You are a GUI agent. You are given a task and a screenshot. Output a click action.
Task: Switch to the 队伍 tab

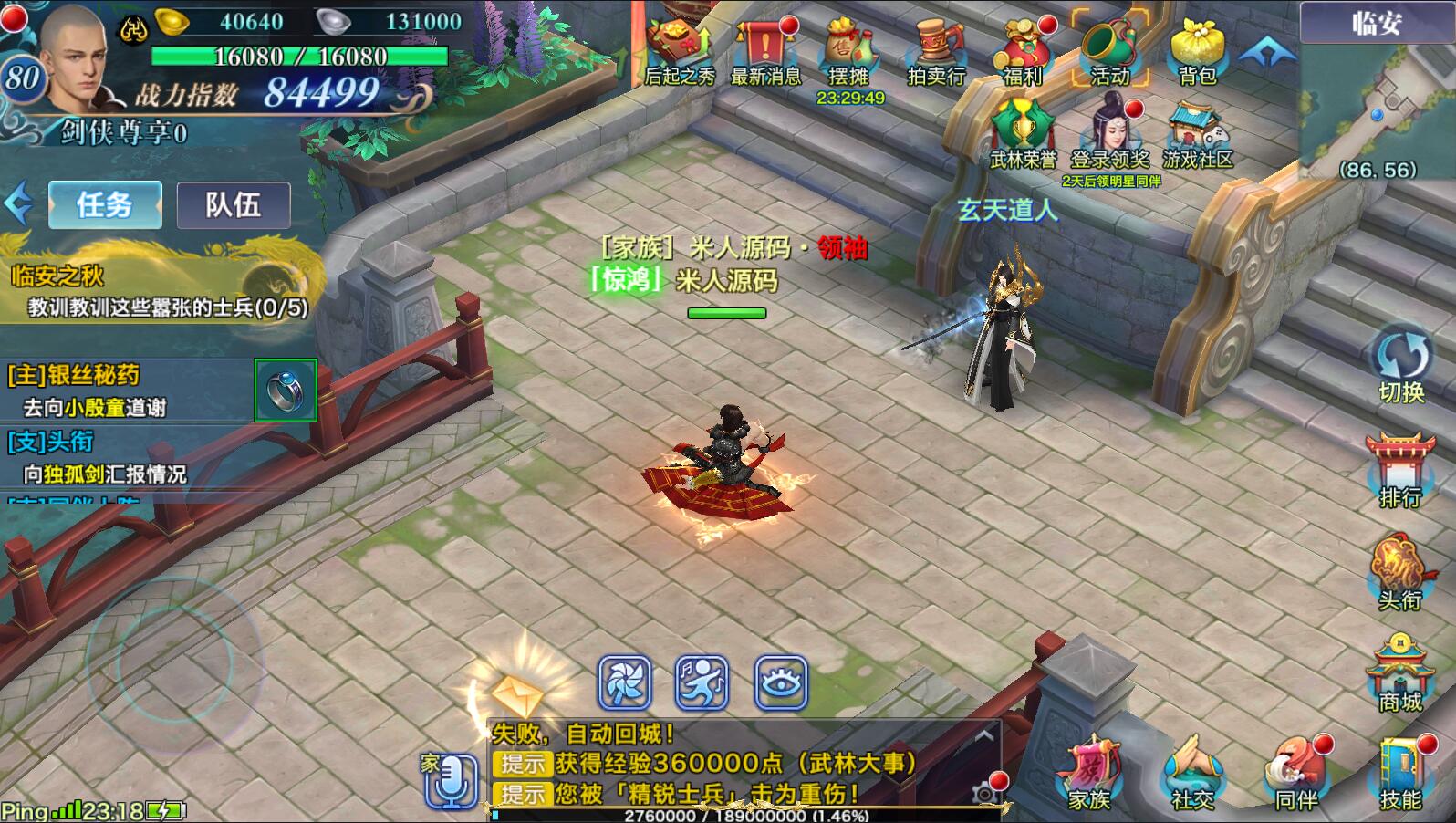(x=234, y=204)
